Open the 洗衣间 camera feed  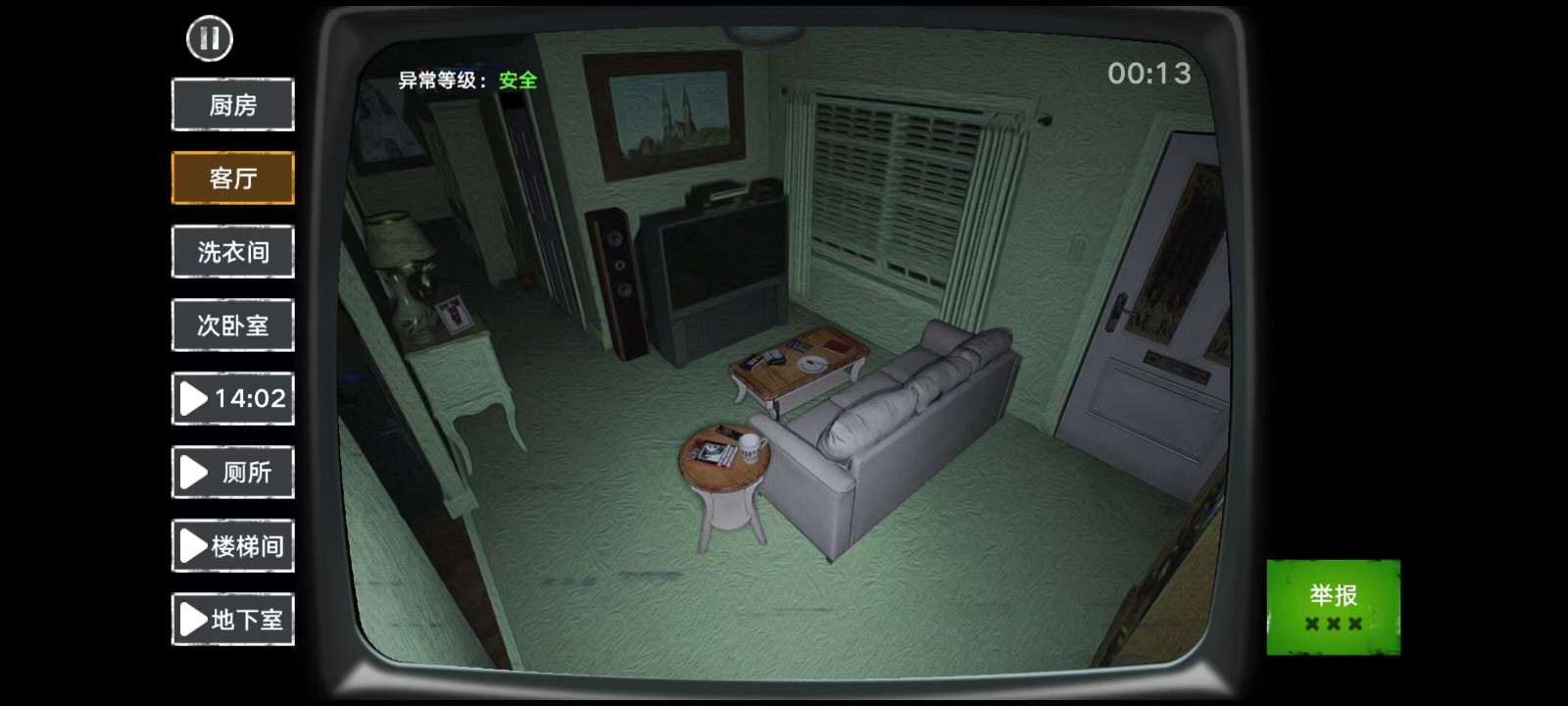coord(232,251)
